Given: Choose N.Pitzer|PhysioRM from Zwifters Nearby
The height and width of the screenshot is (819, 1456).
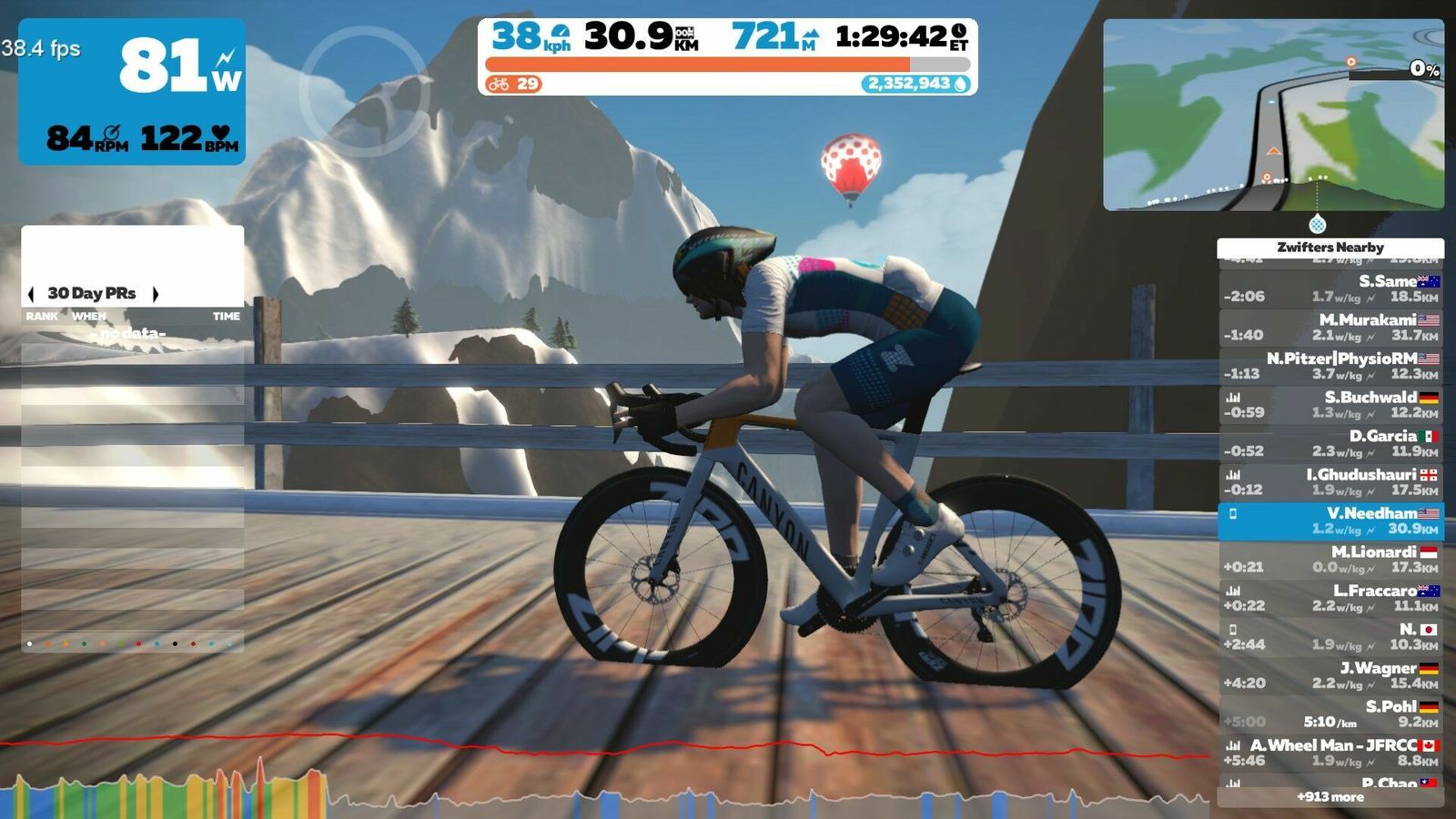Looking at the screenshot, I should [x=1330, y=366].
